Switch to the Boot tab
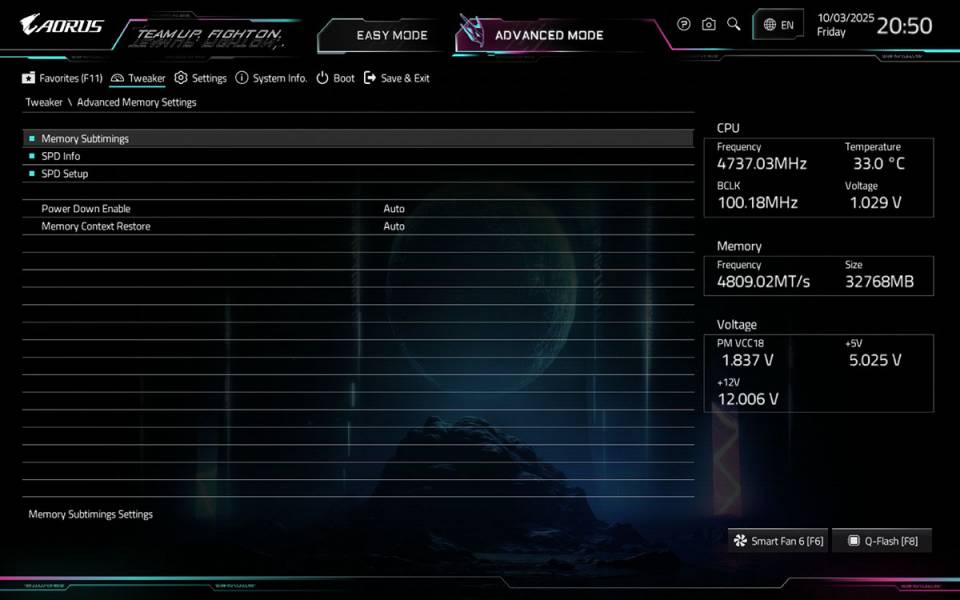Image resolution: width=960 pixels, height=600 pixels. (336, 78)
